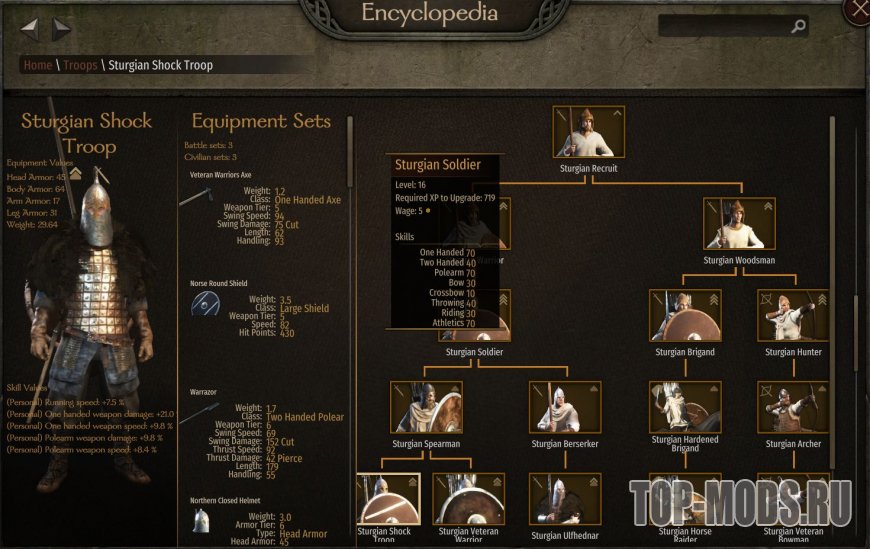Screen dimensions: 870x549
Task: Go back with the left arrow button
Action: click(29, 29)
